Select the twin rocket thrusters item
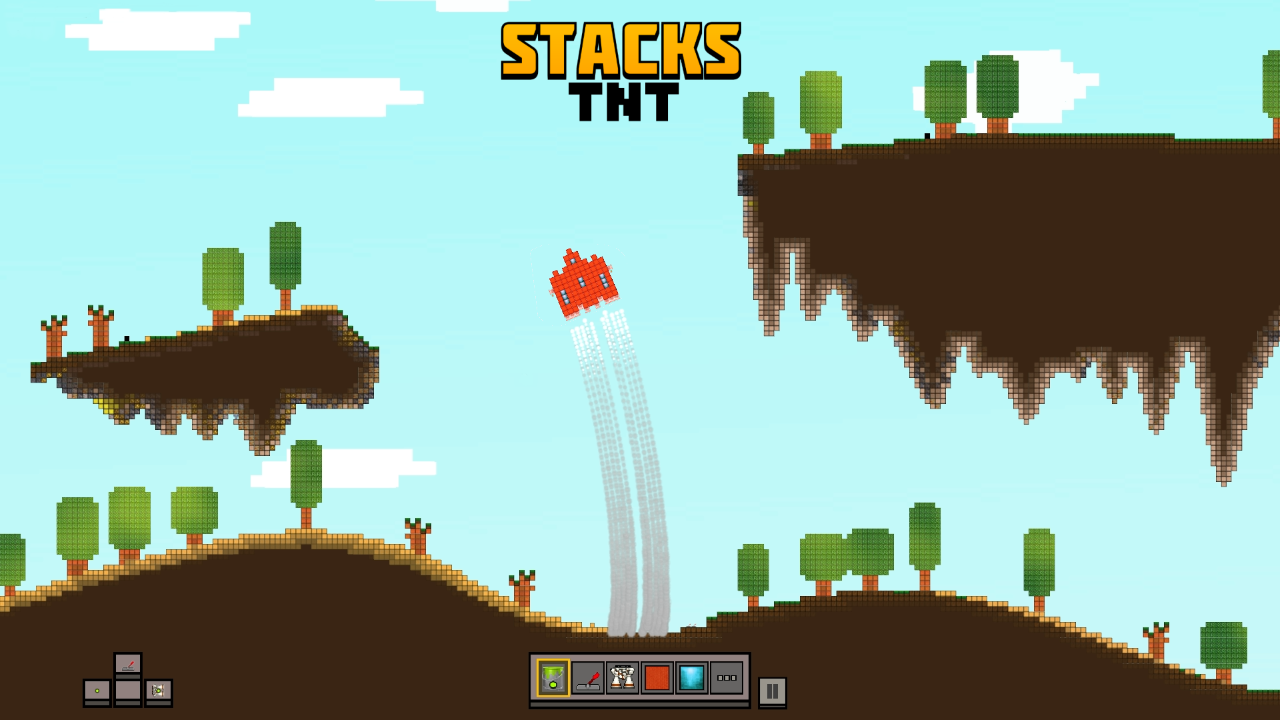The image size is (1280, 720). pyautogui.click(x=622, y=677)
